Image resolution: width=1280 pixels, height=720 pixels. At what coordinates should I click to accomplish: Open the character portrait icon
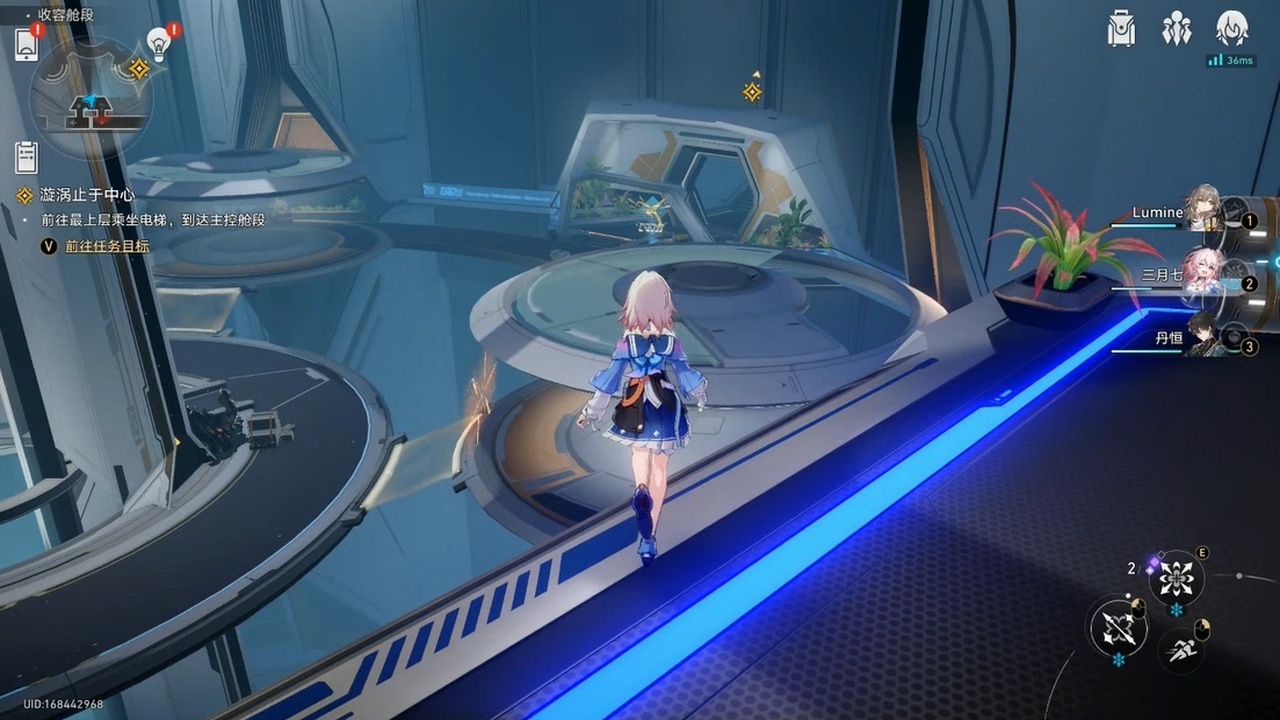(x=1231, y=28)
